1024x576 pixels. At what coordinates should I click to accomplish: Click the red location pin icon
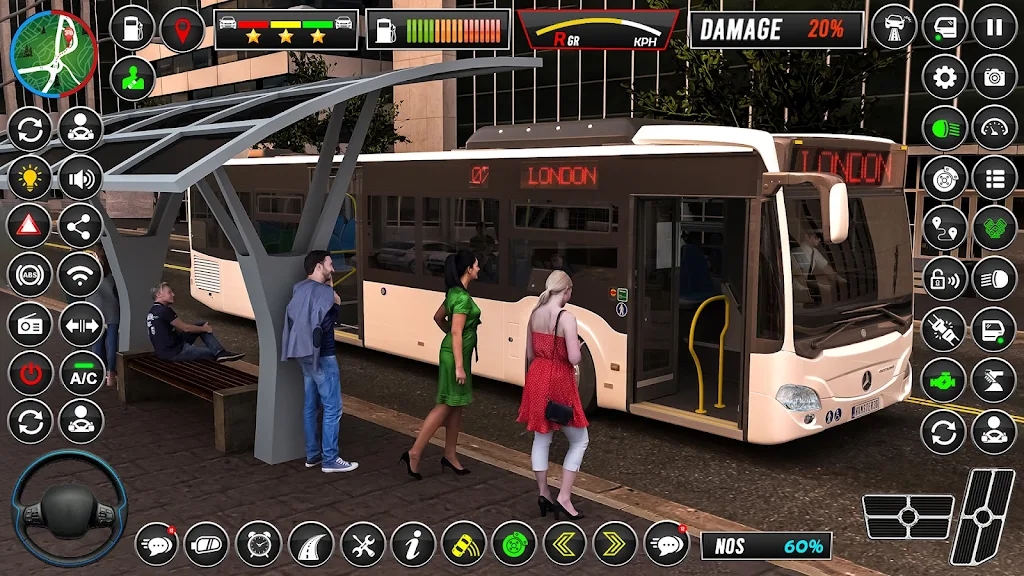click(x=182, y=28)
